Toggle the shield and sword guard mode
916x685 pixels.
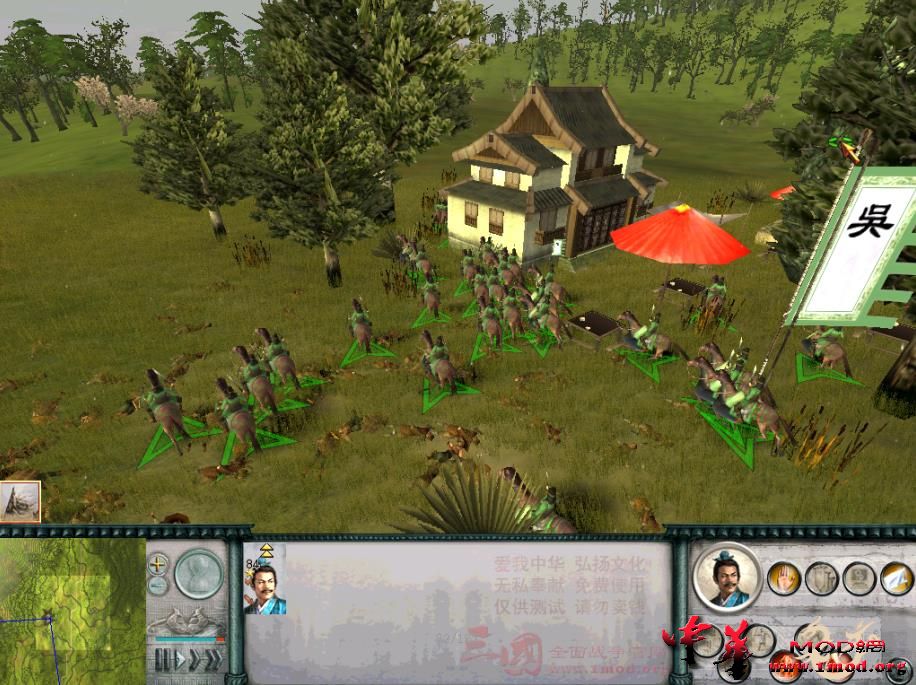(820, 578)
